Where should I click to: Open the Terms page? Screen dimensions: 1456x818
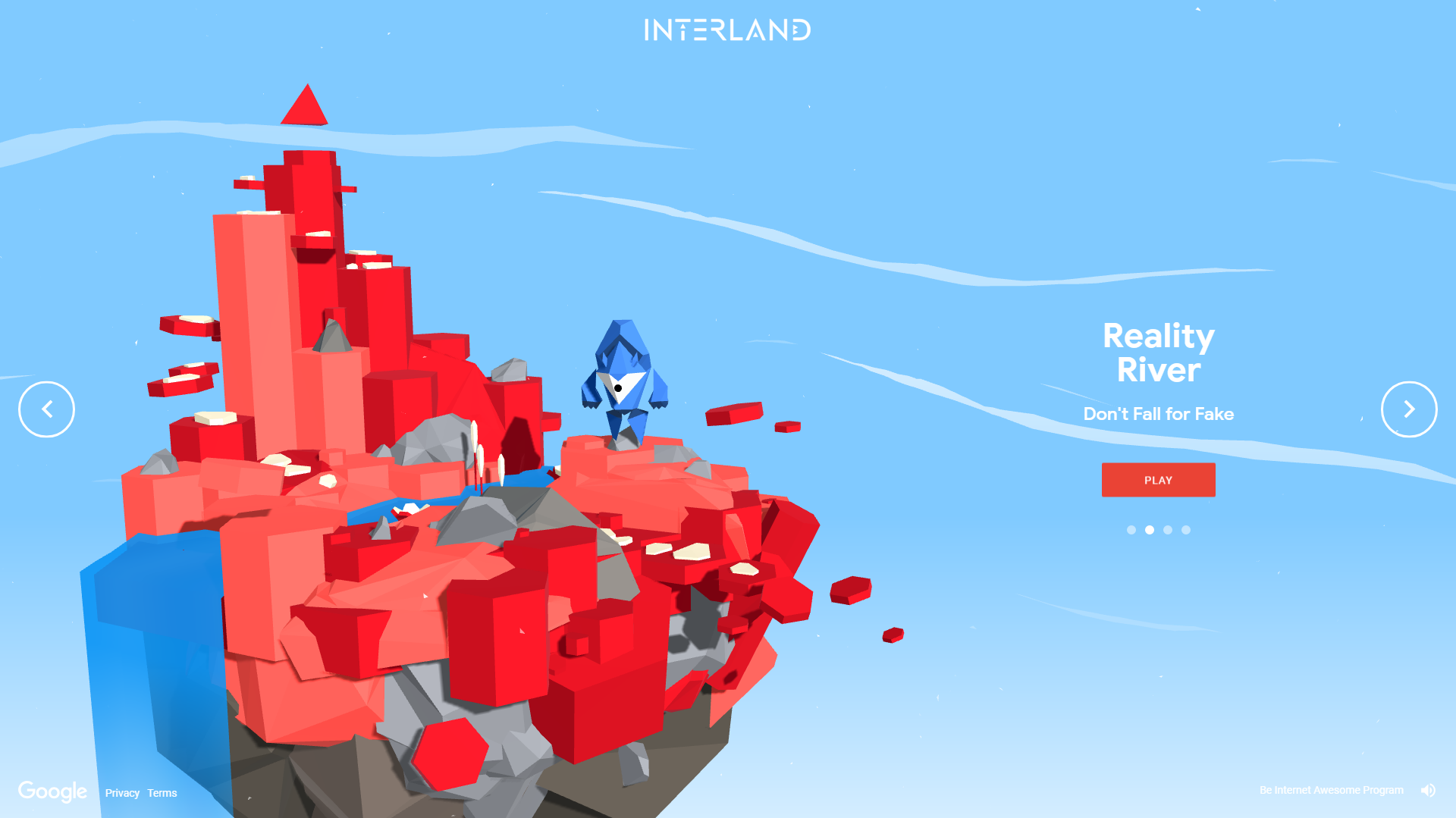(162, 793)
